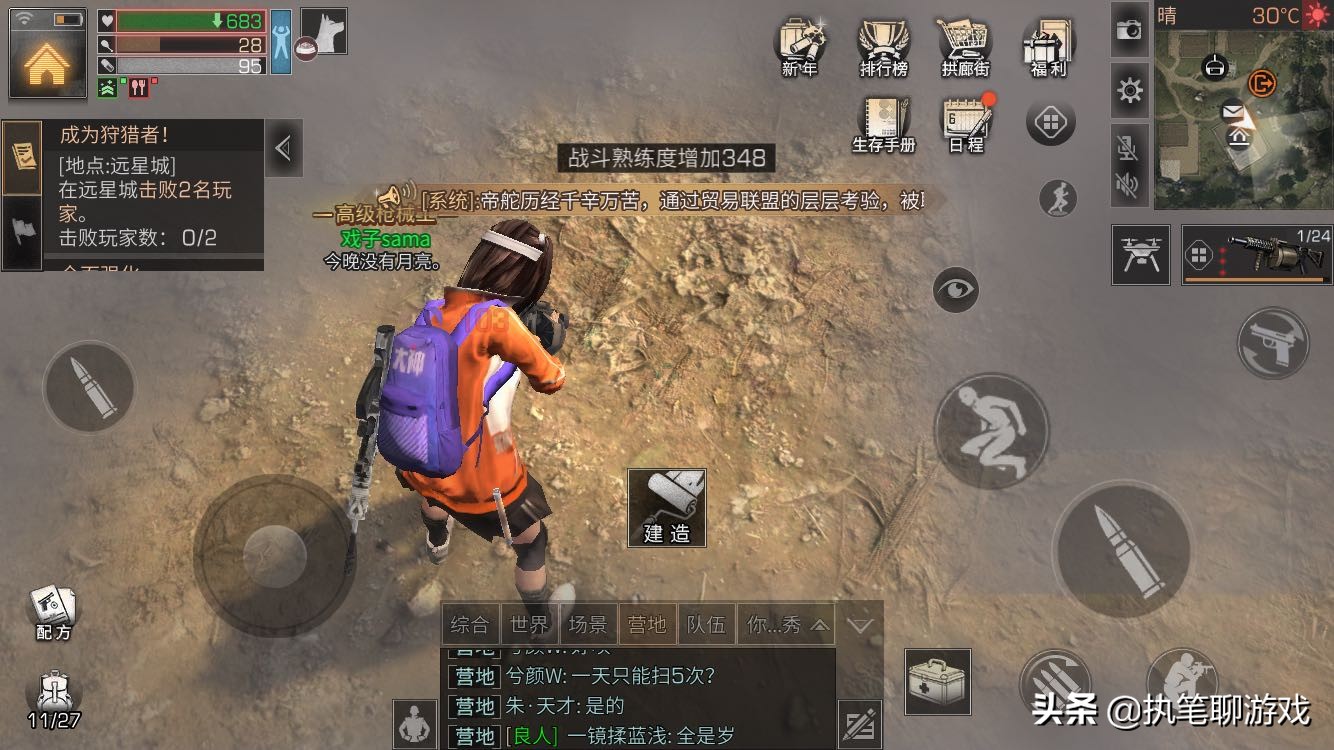Viewport: 1334px width, 750px height.
Task: Collapse the chat using the up chevron
Action: 820,625
